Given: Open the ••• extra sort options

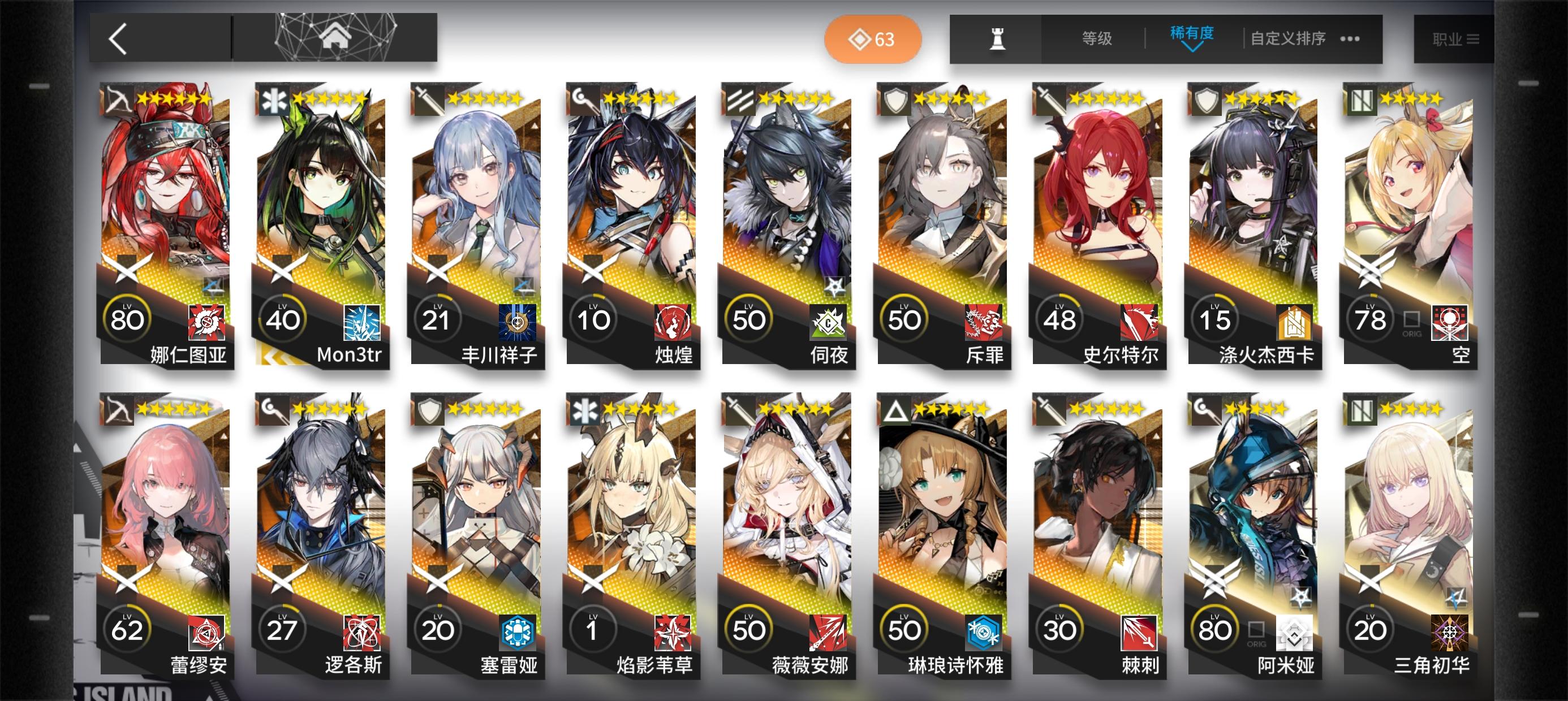Looking at the screenshot, I should pos(1350,38).
